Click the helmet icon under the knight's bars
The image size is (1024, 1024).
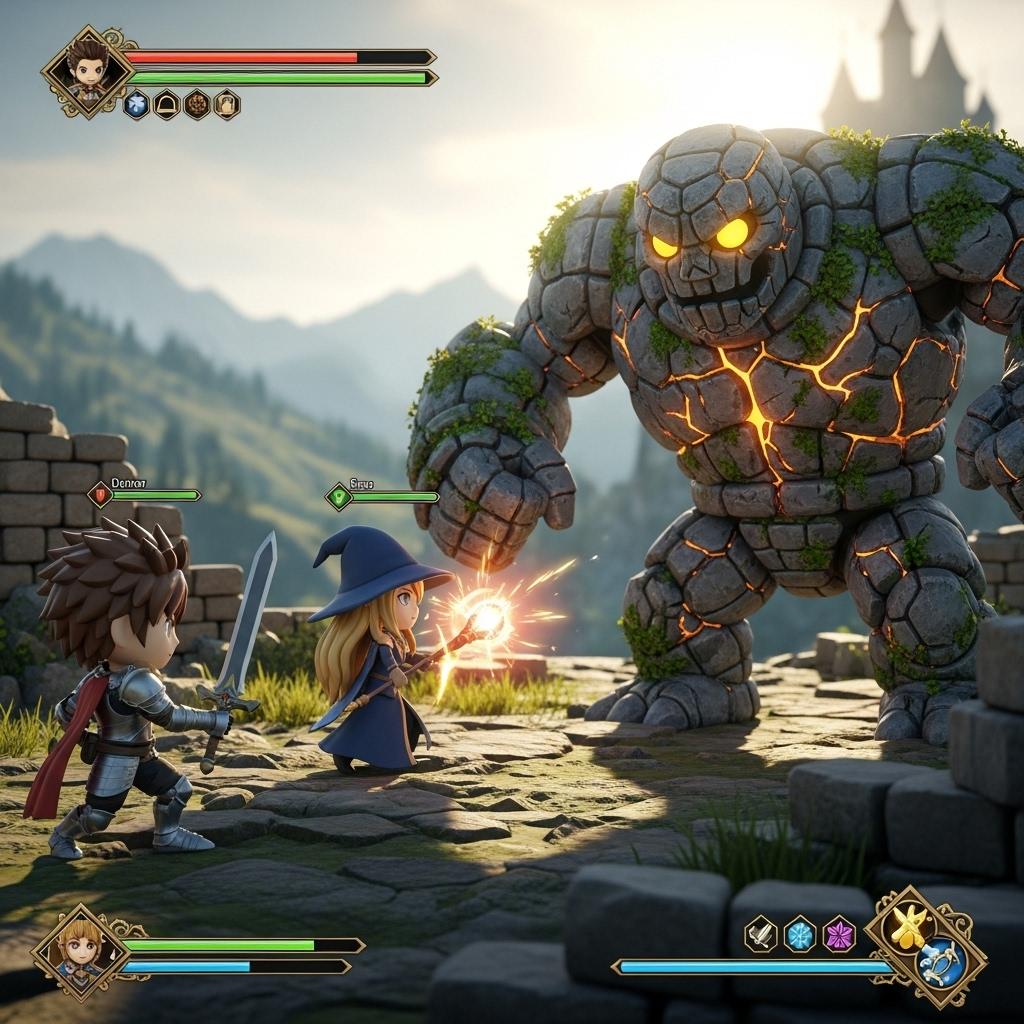pos(166,104)
